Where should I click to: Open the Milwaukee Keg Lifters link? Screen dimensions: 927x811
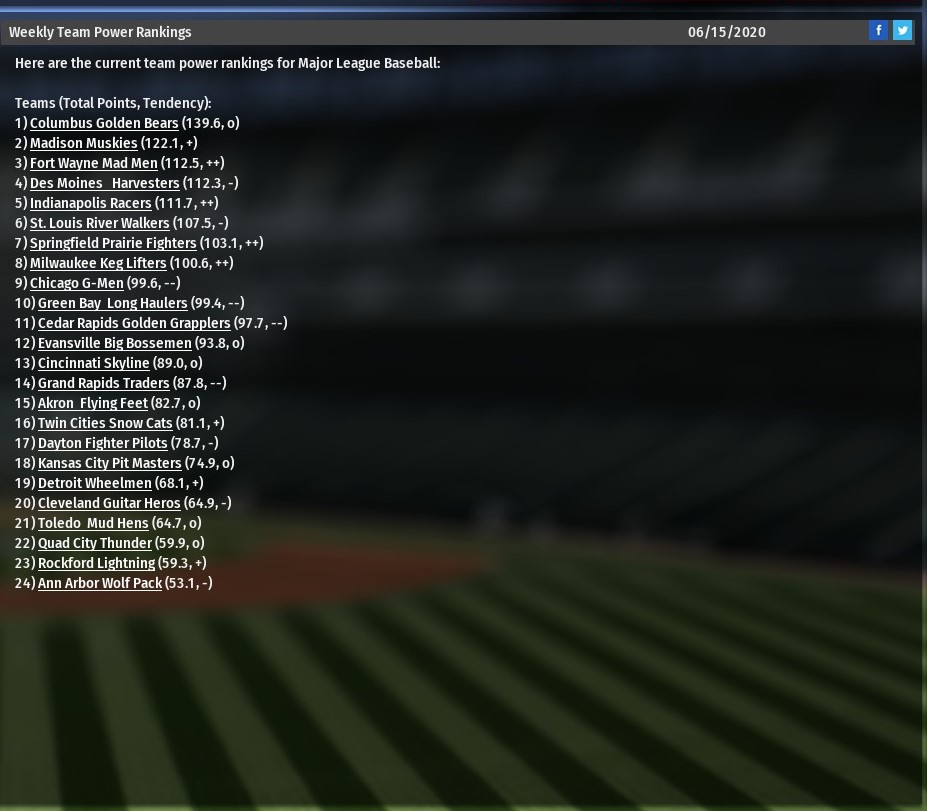[x=98, y=263]
